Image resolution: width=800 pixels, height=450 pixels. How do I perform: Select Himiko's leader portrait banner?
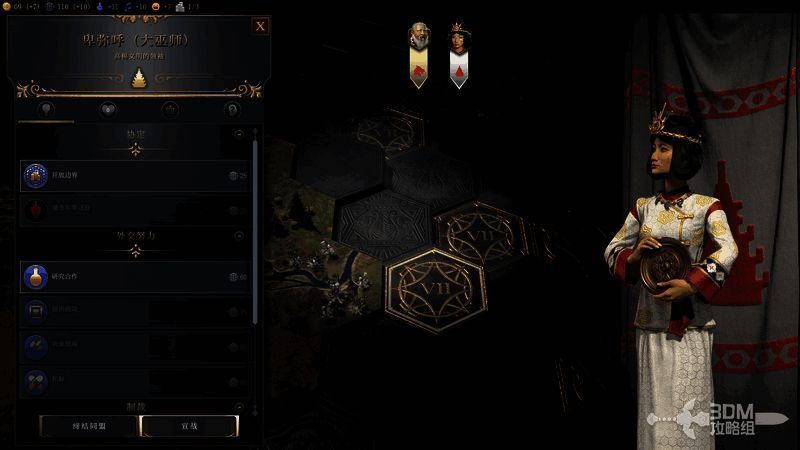[458, 54]
